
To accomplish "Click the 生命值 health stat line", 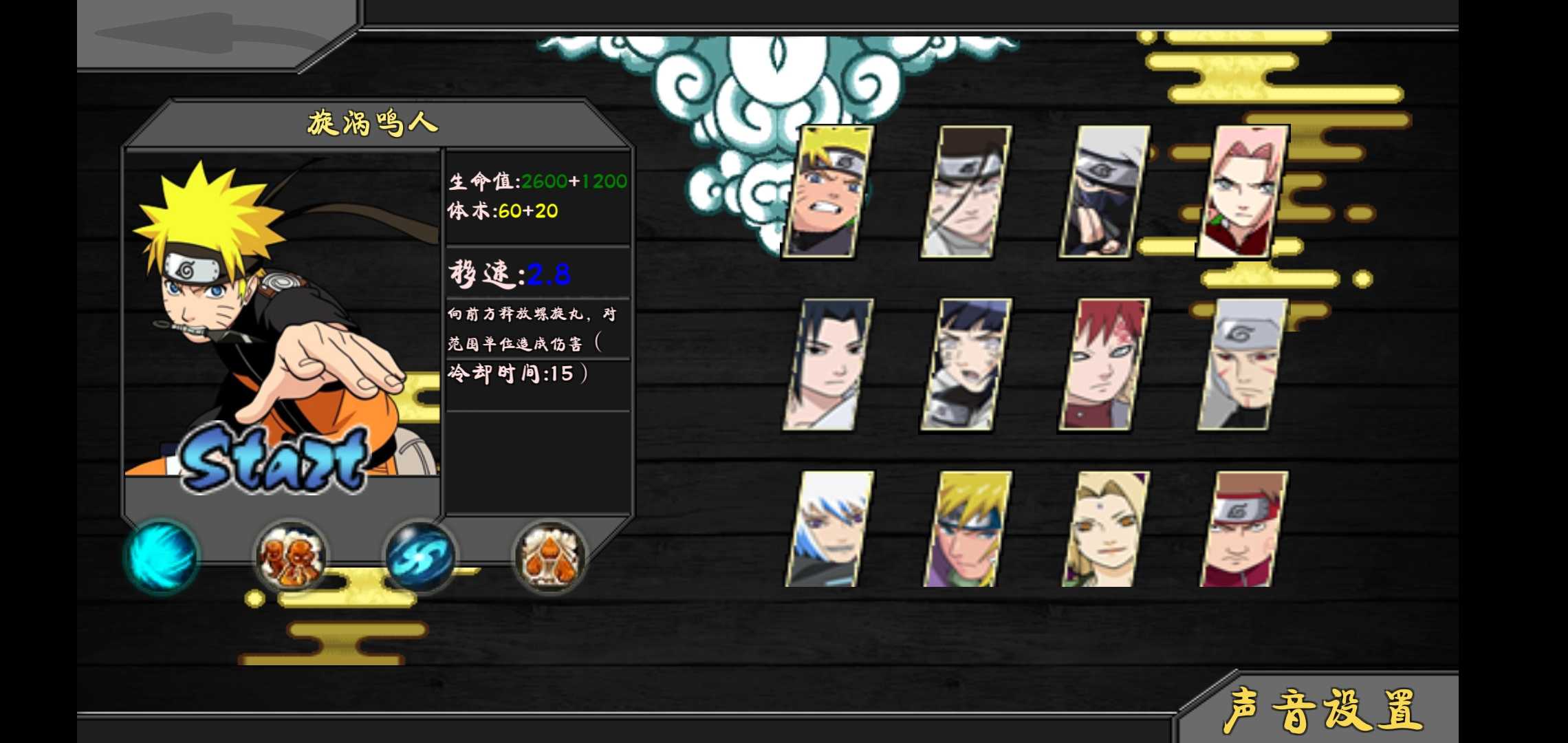I will click(536, 181).
